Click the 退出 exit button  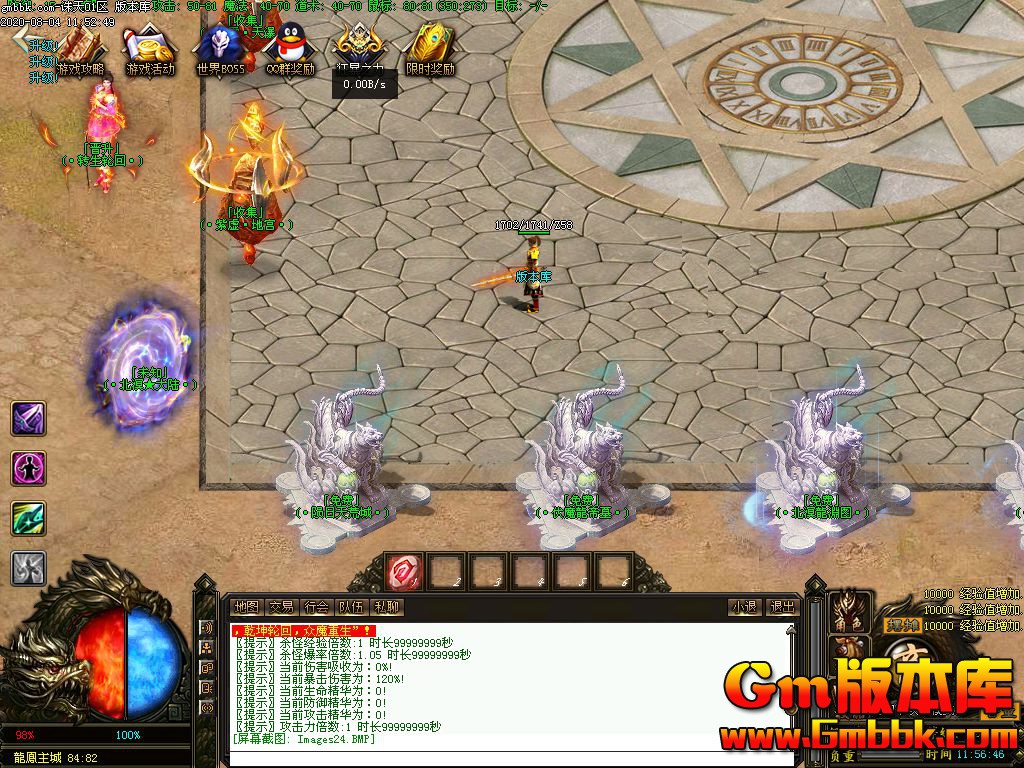click(781, 607)
